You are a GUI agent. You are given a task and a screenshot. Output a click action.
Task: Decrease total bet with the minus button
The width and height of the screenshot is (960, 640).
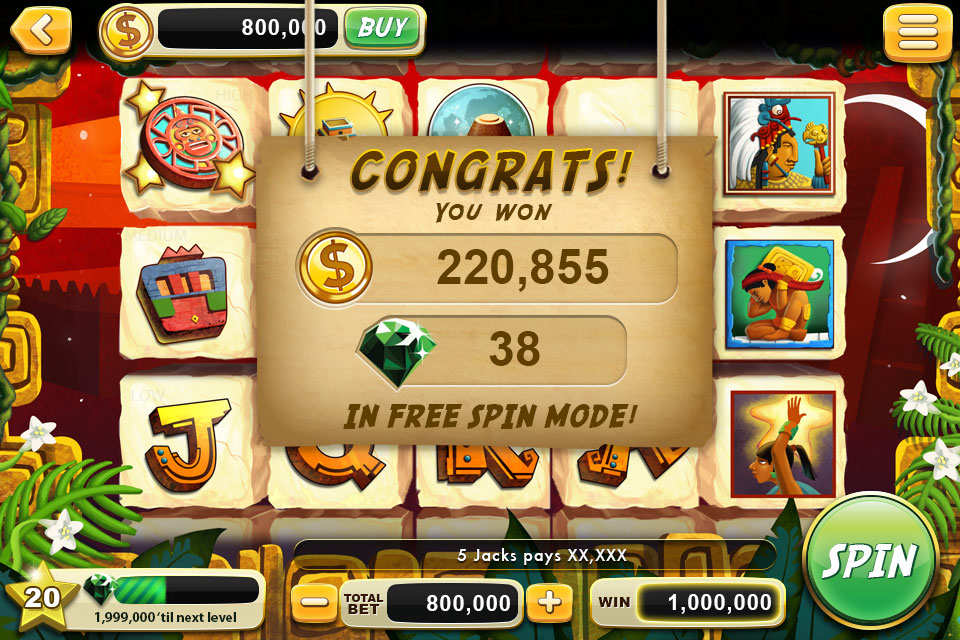[x=314, y=602]
